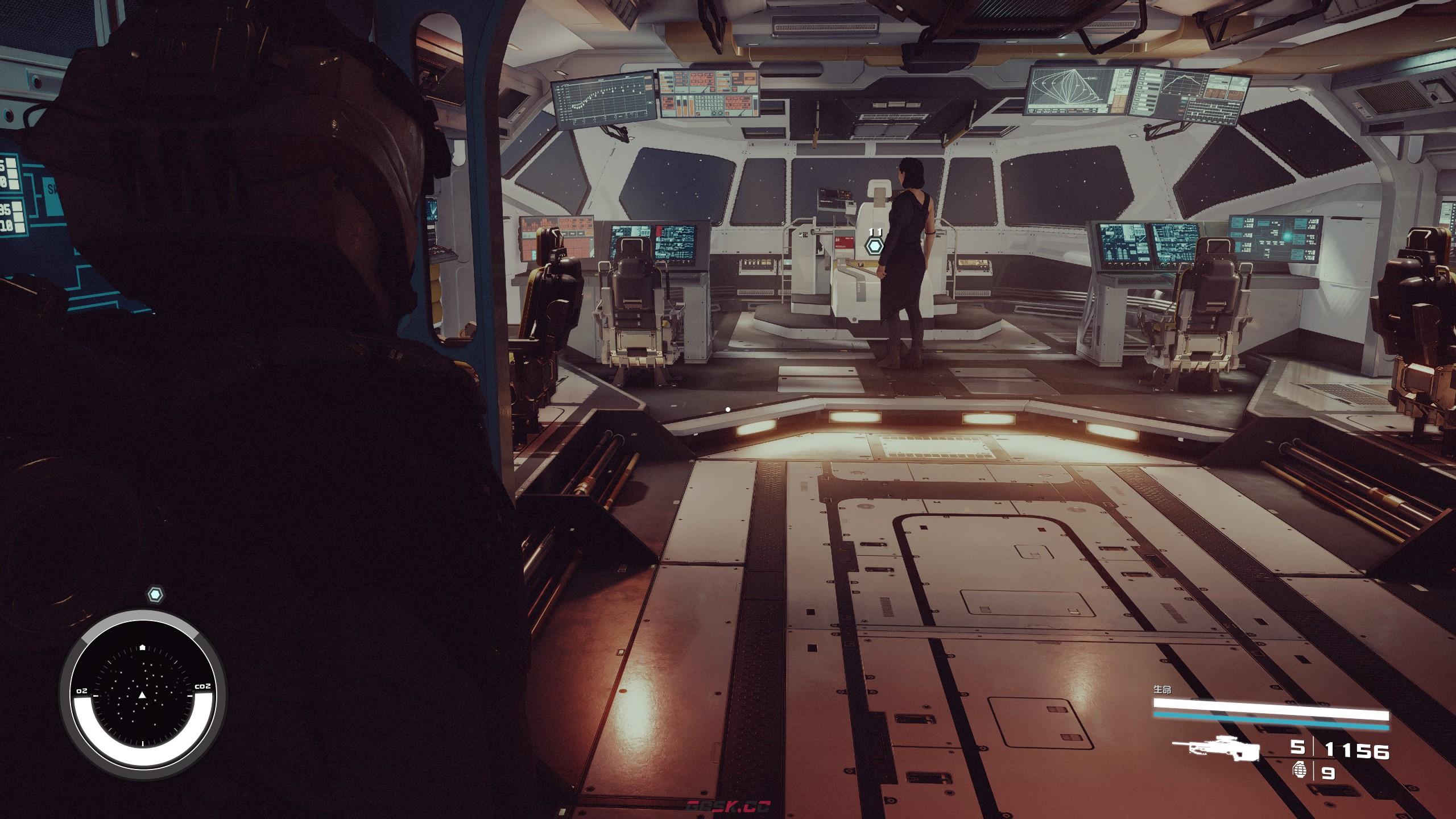Select the hexagonal quest marker near the captain's chair
The height and width of the screenshot is (819, 1456).
click(x=874, y=247)
